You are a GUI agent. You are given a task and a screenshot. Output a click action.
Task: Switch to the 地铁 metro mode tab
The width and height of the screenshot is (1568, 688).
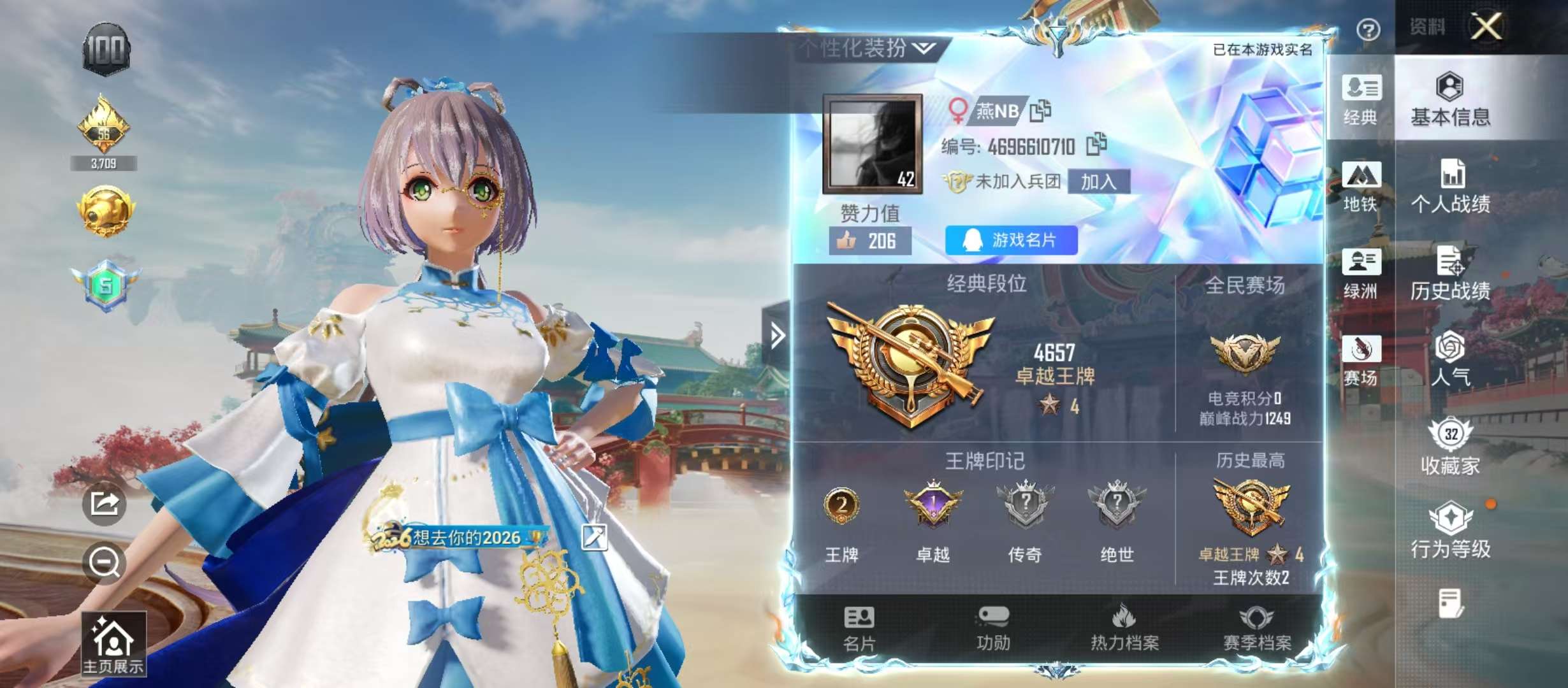[1361, 186]
